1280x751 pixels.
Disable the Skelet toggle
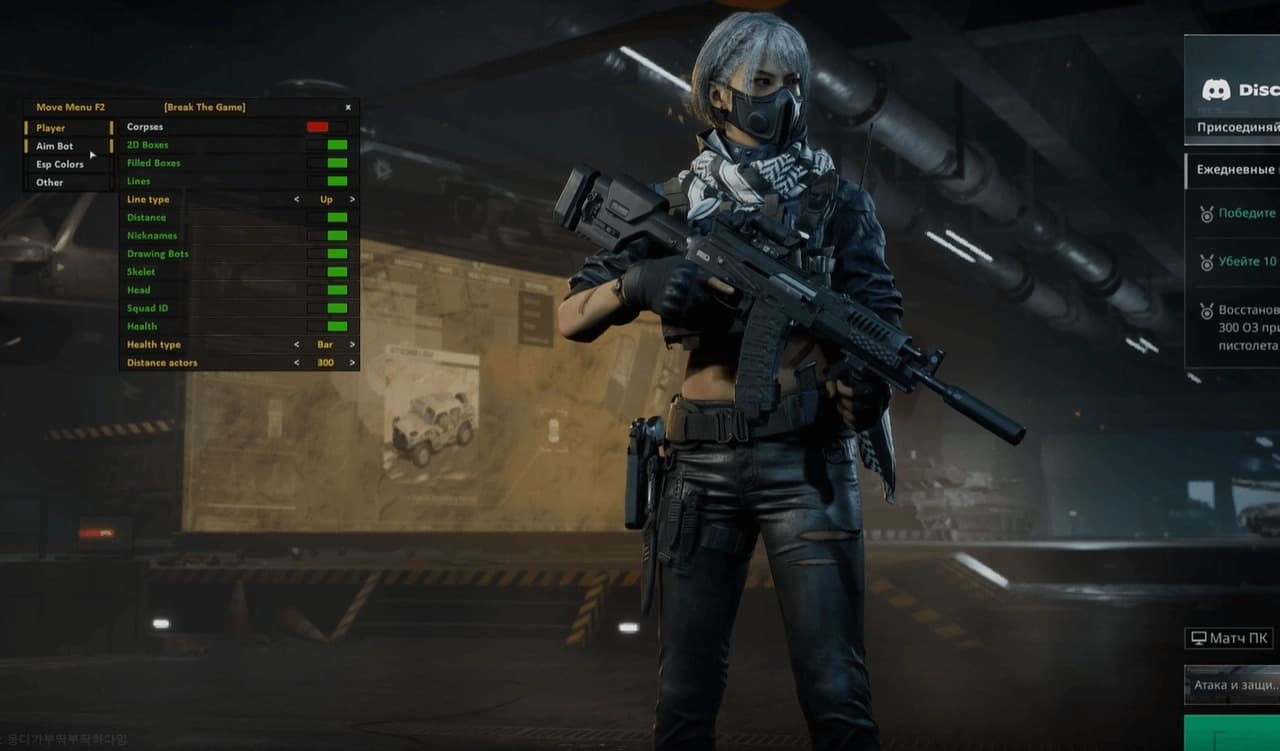click(337, 272)
